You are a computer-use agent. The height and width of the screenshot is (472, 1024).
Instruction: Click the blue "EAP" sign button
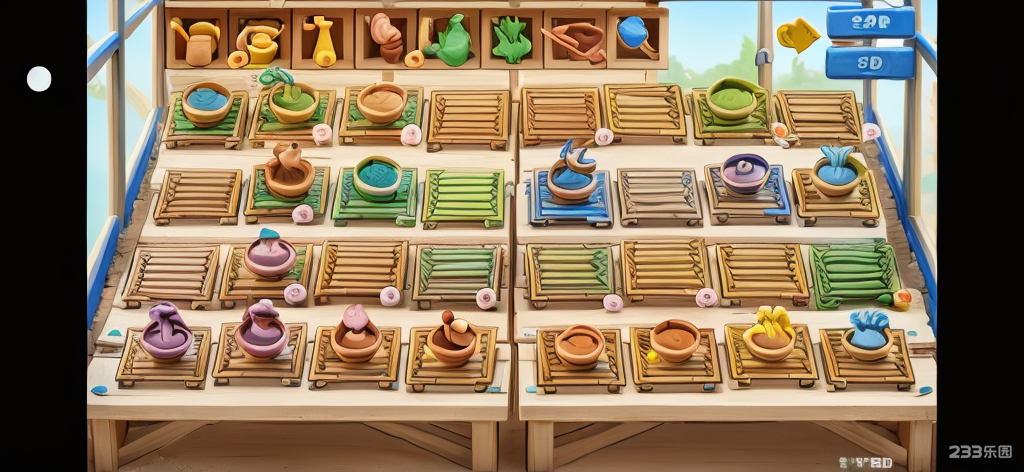click(x=870, y=22)
